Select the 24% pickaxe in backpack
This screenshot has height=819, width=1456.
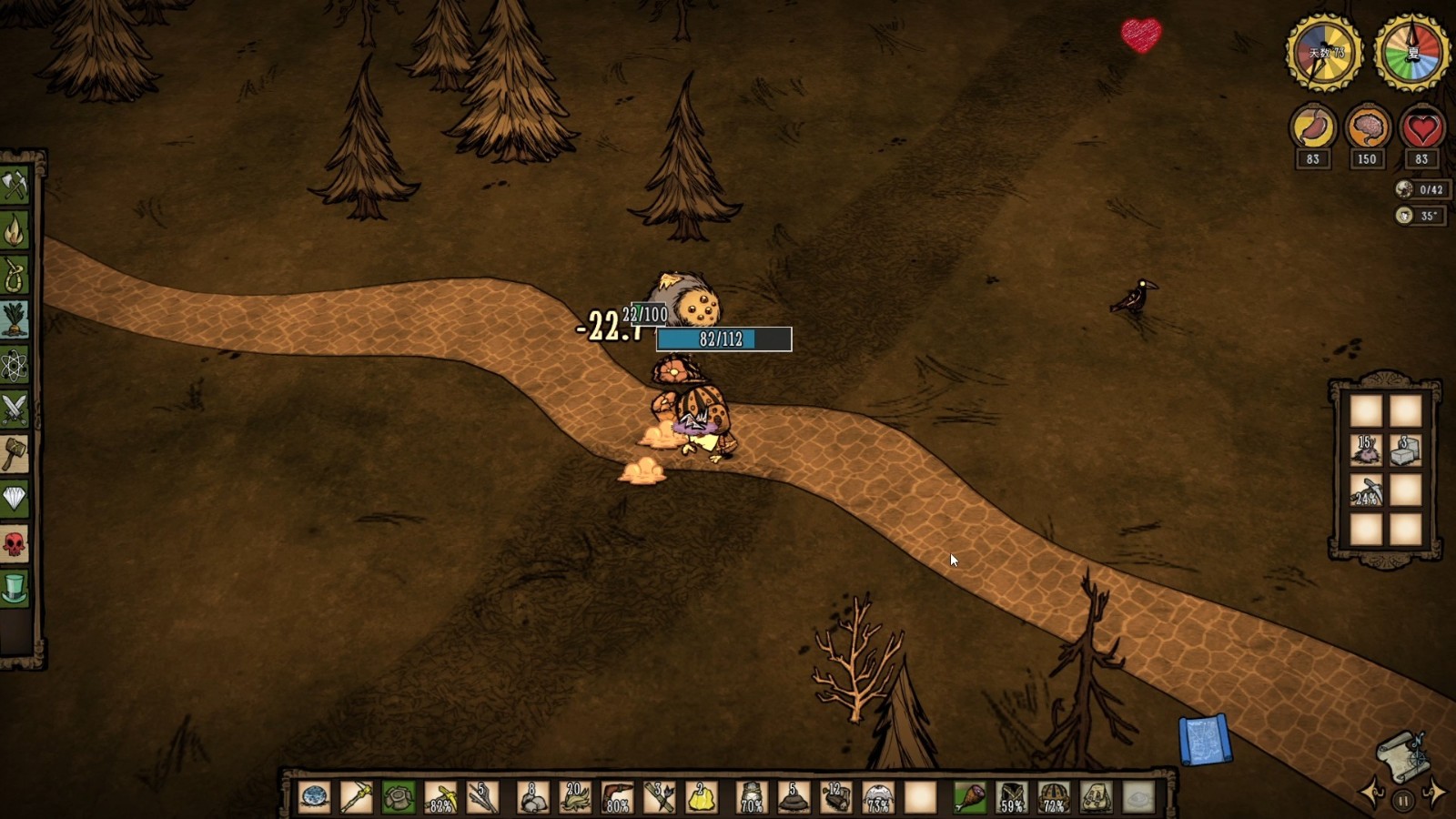coord(1365,491)
